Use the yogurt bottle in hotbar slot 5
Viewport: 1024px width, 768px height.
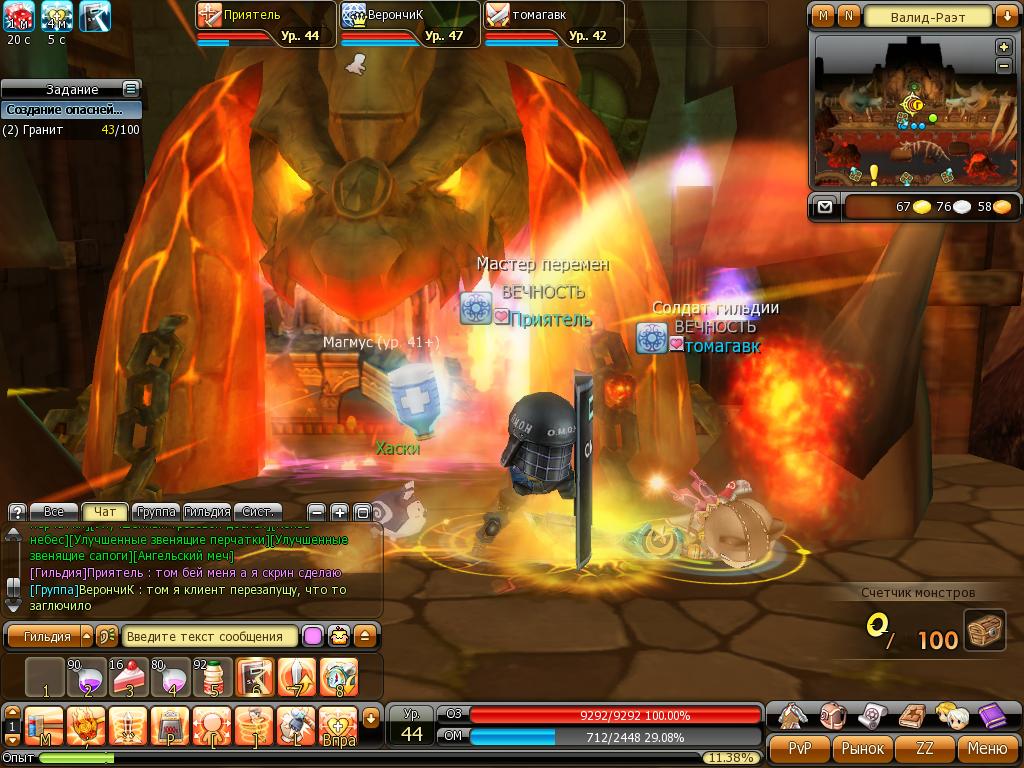point(213,677)
